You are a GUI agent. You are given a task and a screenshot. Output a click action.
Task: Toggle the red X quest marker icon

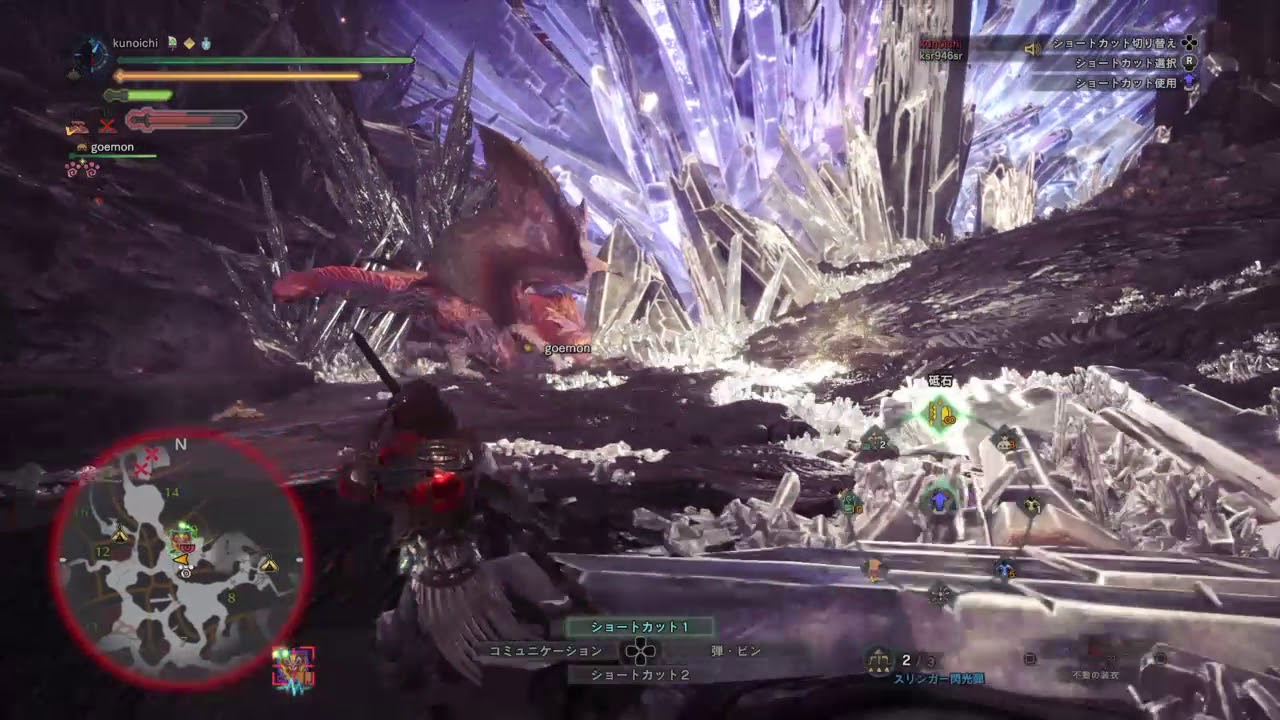coord(106,126)
